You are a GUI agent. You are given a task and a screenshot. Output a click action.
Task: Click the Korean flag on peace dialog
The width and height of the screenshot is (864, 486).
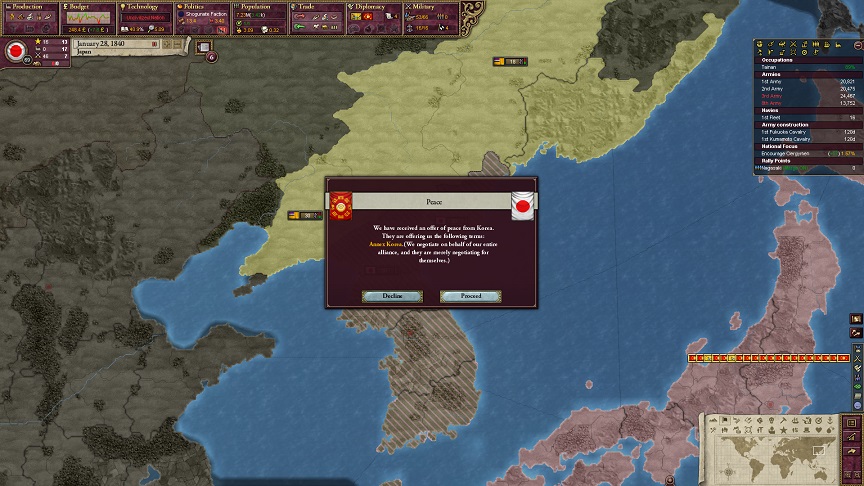click(341, 207)
